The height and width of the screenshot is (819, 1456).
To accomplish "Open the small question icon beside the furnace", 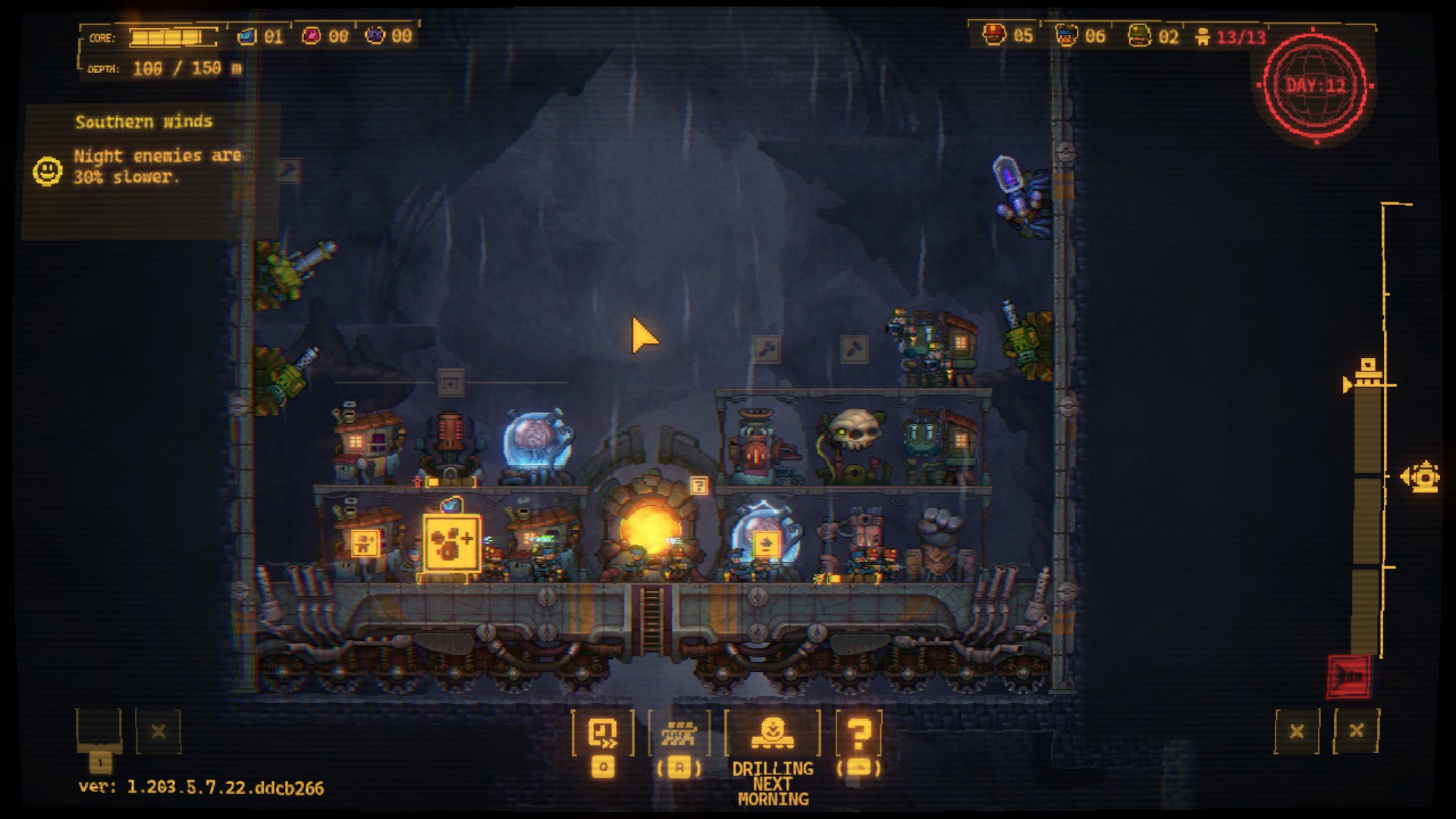I will 698,485.
